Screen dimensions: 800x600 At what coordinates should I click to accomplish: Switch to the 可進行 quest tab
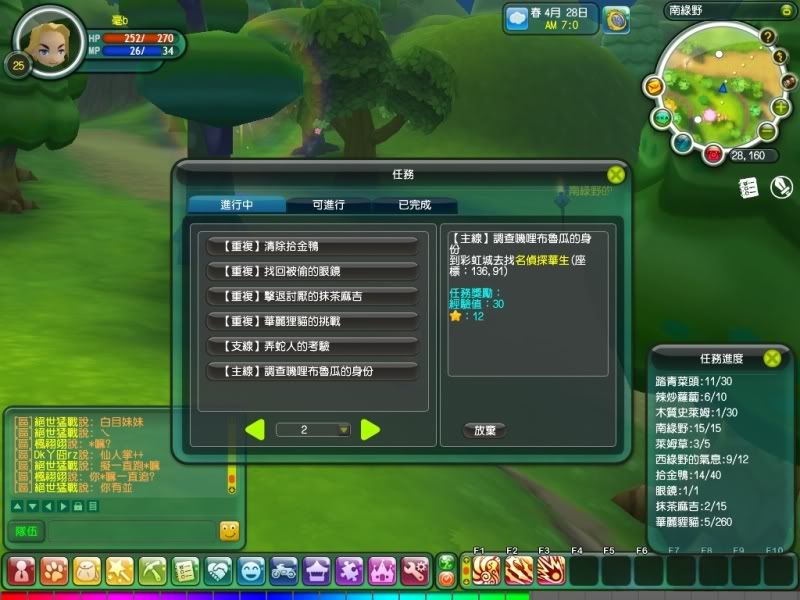click(x=328, y=204)
